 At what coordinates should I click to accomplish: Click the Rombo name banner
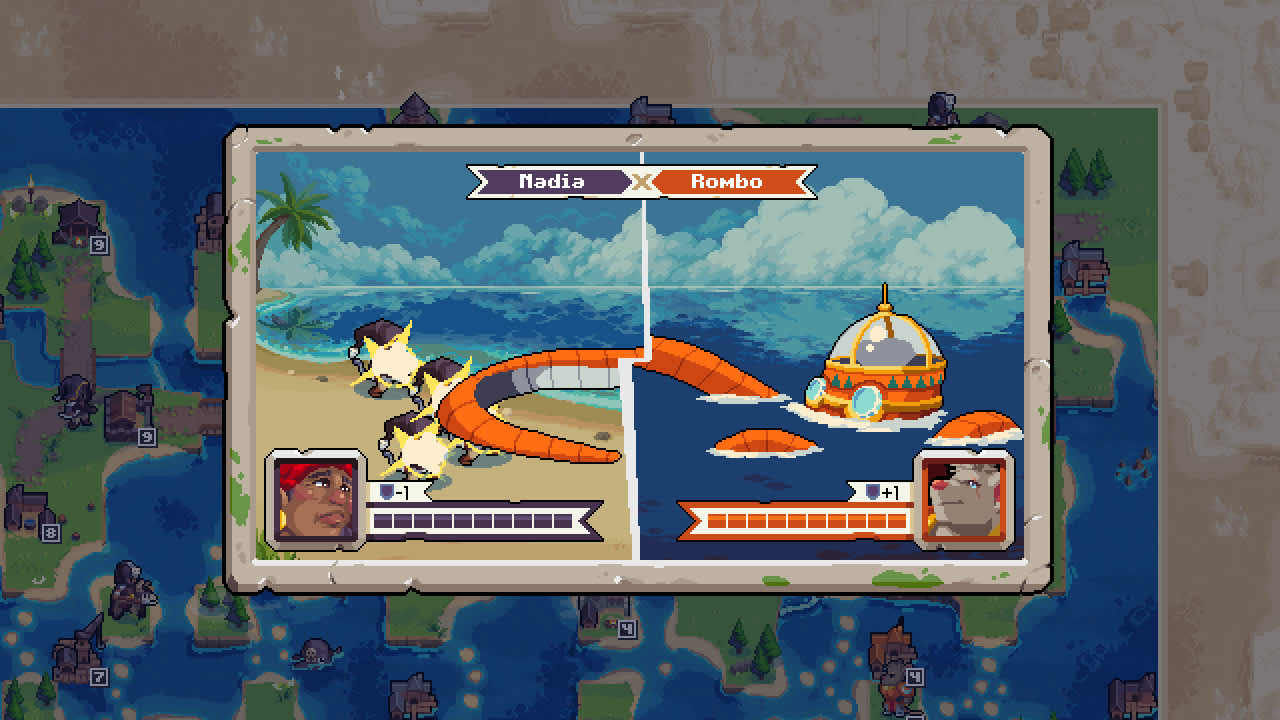click(x=724, y=181)
